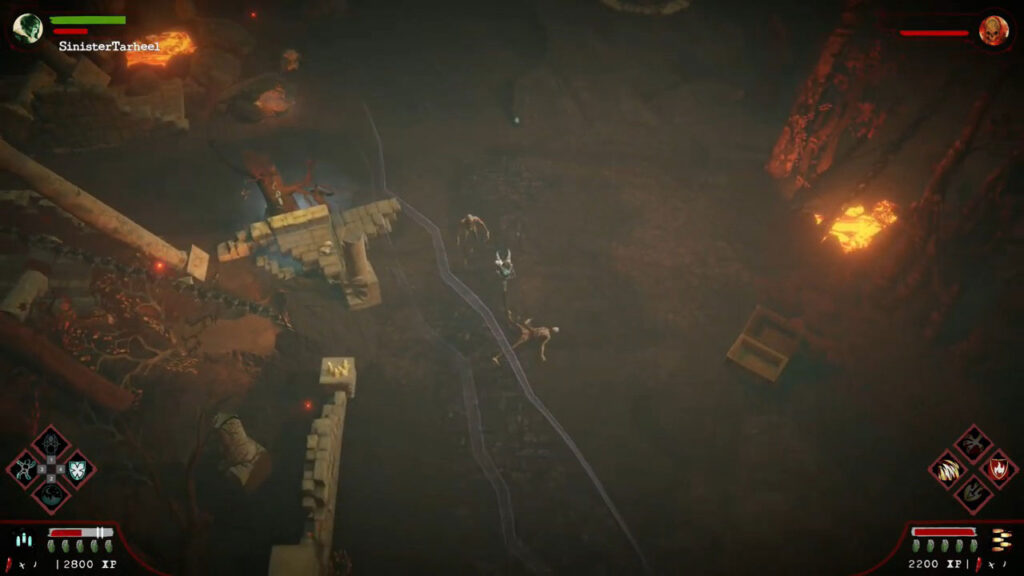Image resolution: width=1024 pixels, height=576 pixels.
Task: Click the red flaming skull portrait
Action: [x=993, y=29]
